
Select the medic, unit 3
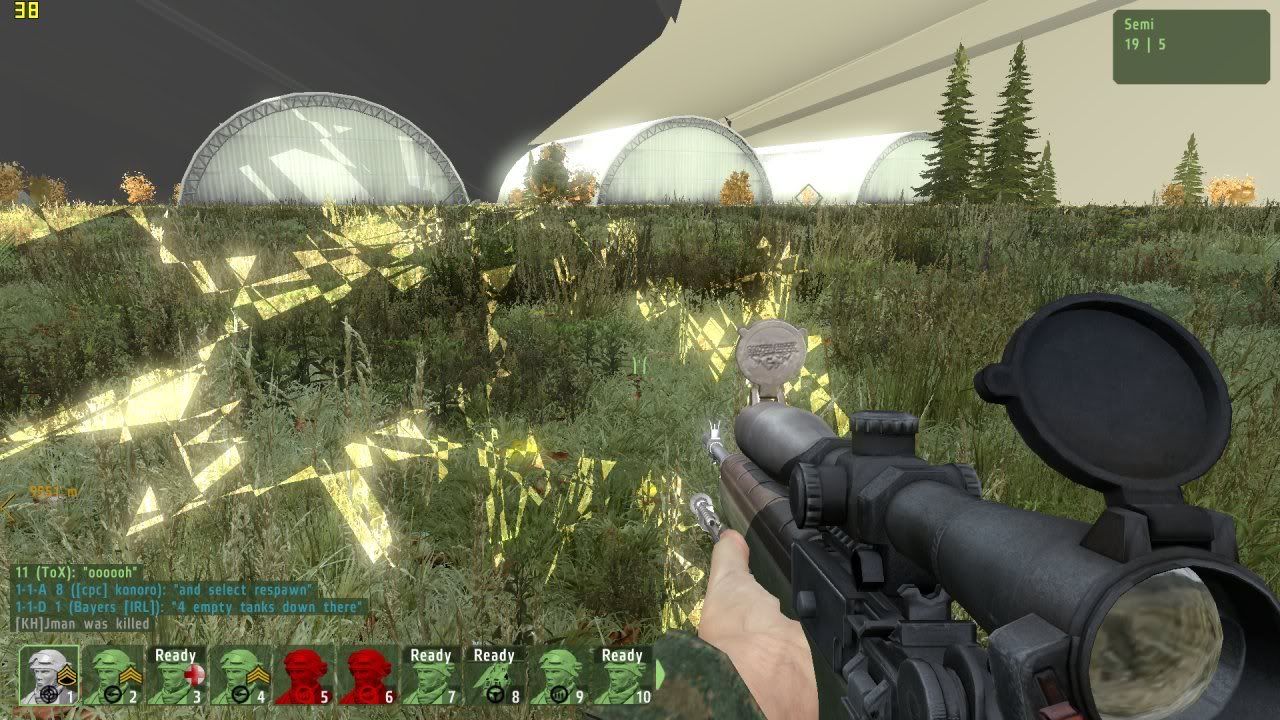pos(175,676)
